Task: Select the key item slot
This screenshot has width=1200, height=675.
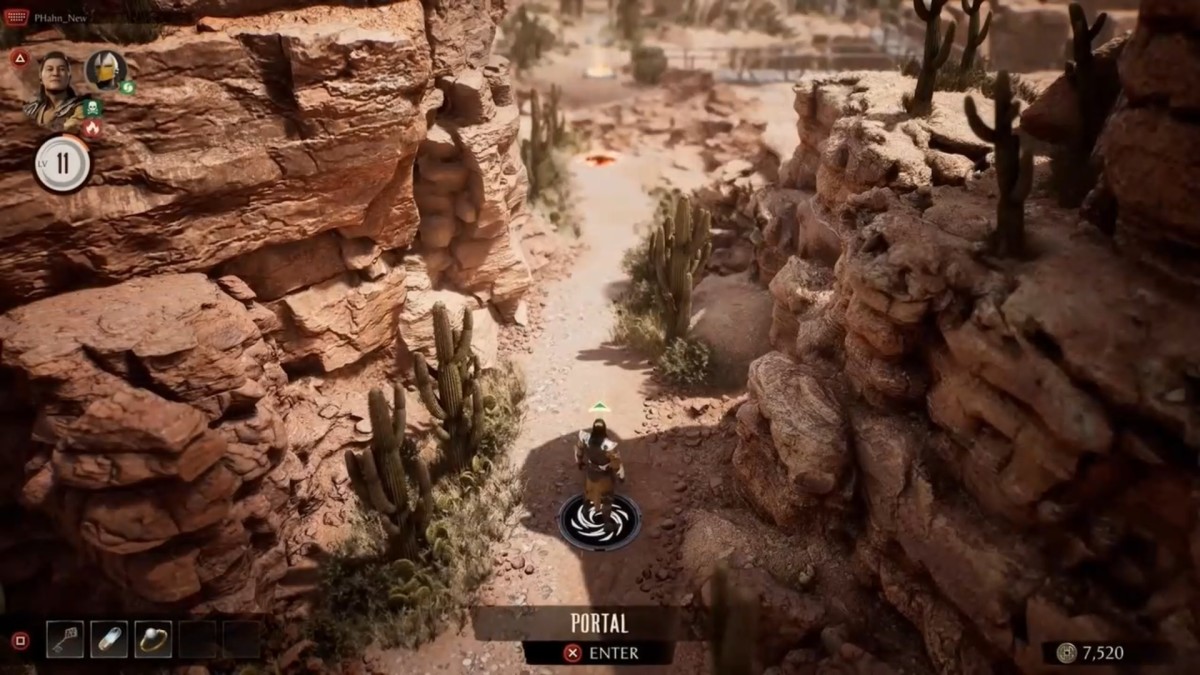Action: click(x=65, y=639)
